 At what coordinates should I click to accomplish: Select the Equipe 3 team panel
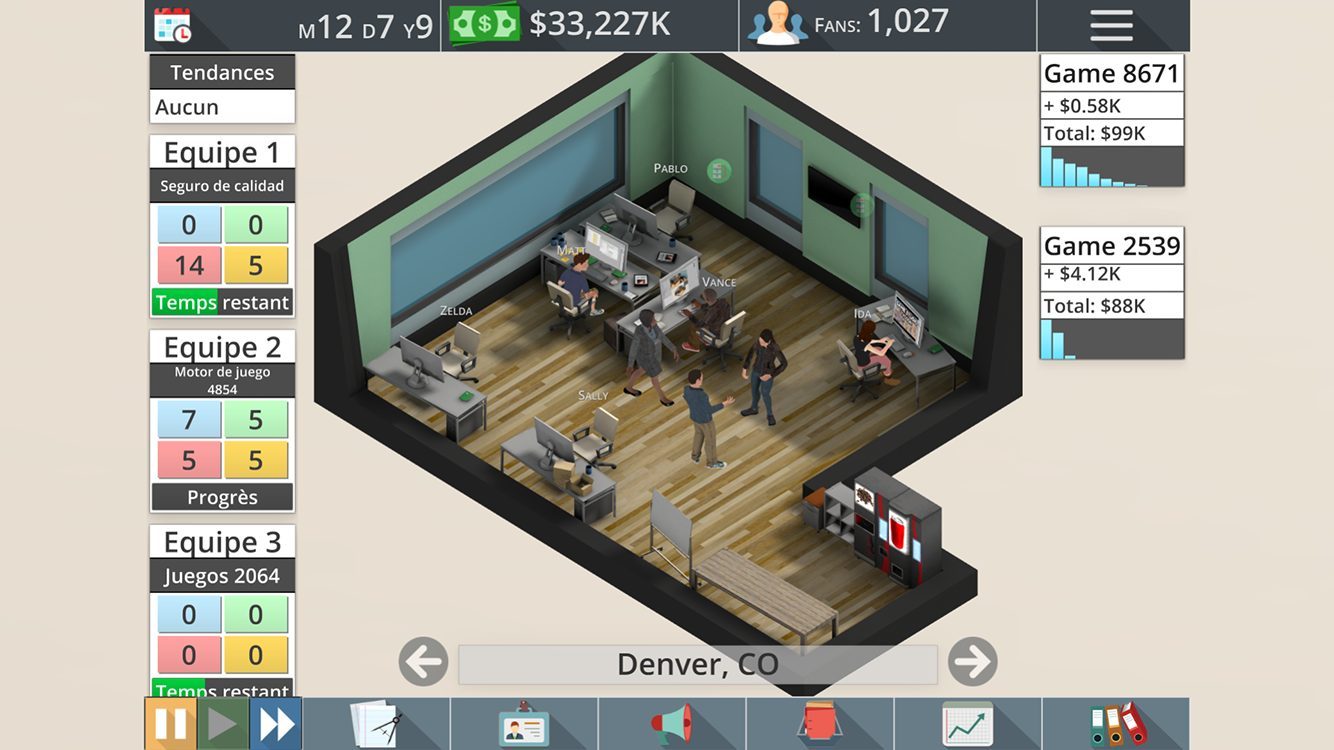pyautogui.click(x=222, y=610)
